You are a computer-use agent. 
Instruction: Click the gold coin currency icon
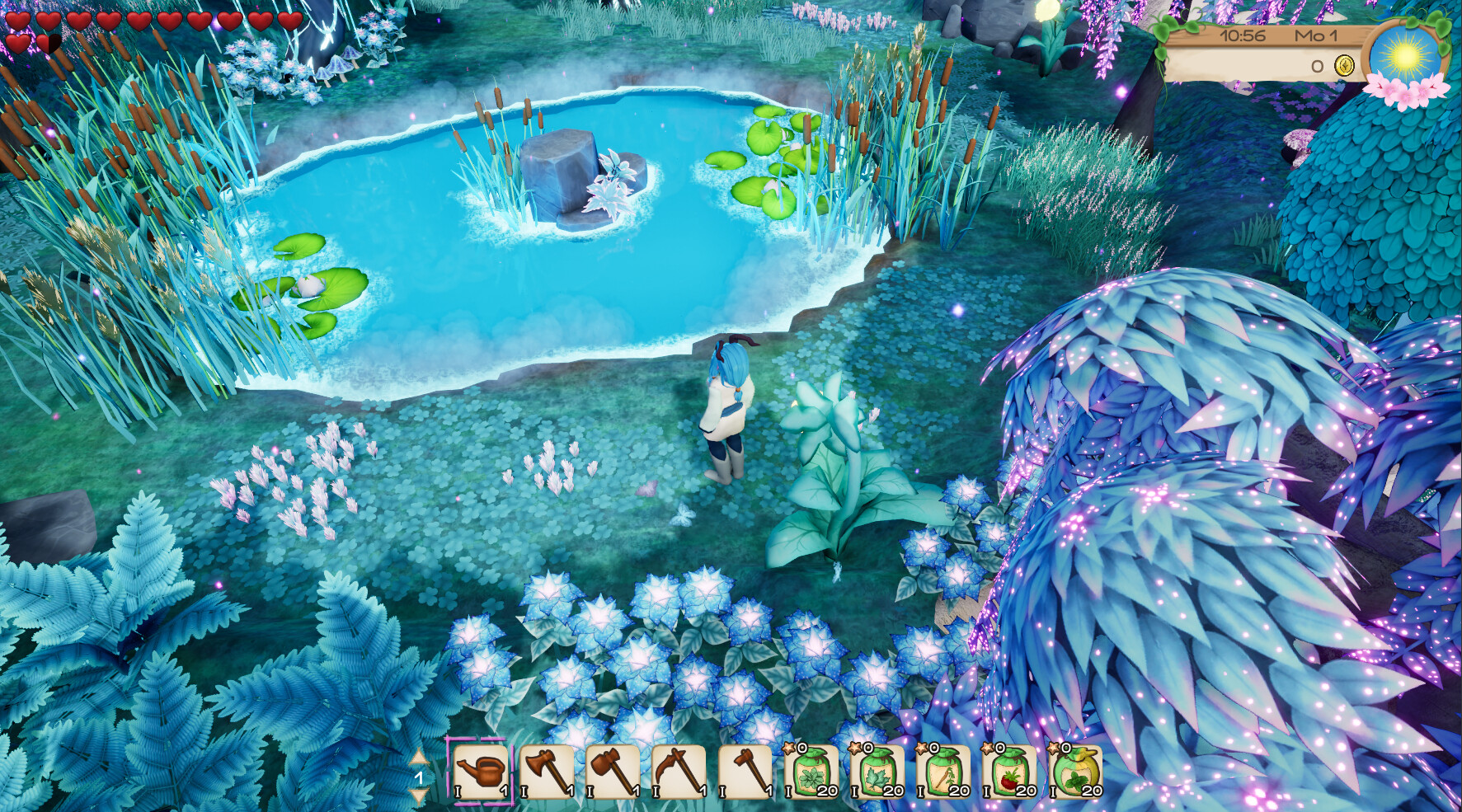click(x=1344, y=65)
